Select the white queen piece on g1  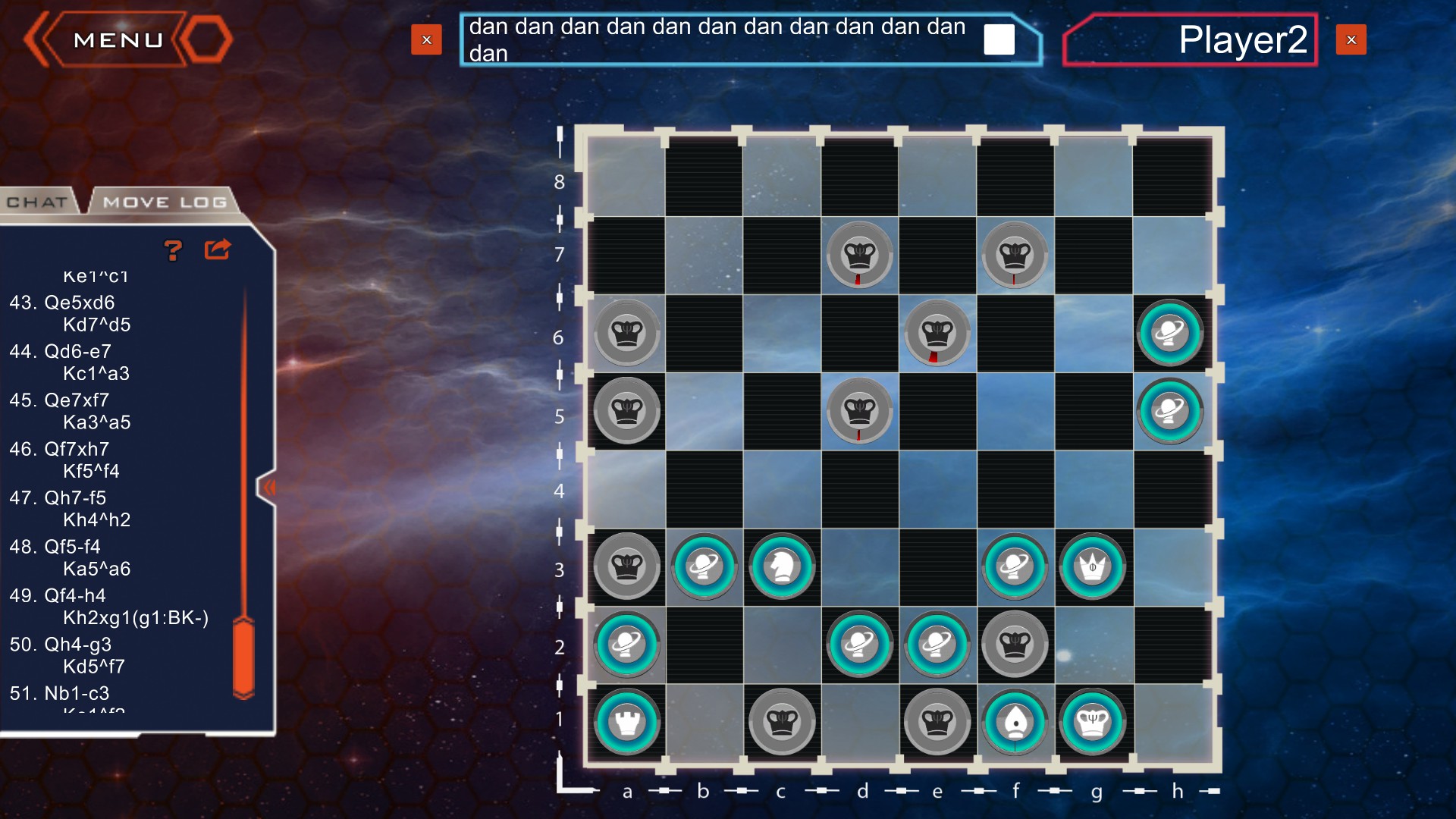click(x=1092, y=721)
